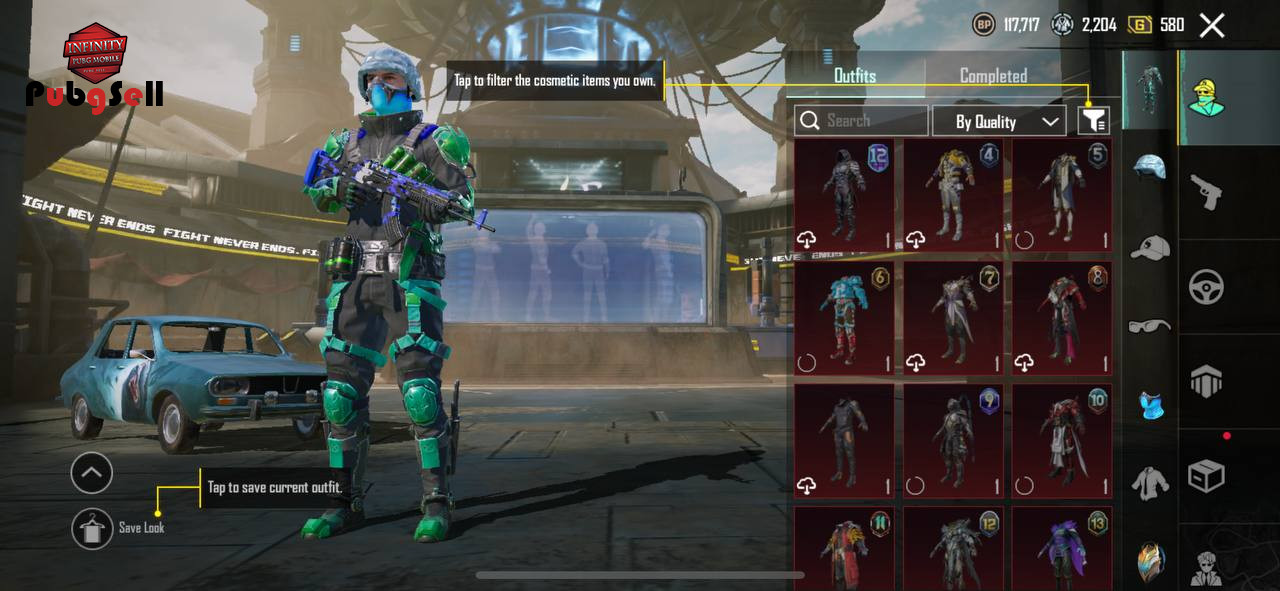The height and width of the screenshot is (591, 1280).
Task: Show the sunglasses subcategory
Action: tap(1150, 326)
